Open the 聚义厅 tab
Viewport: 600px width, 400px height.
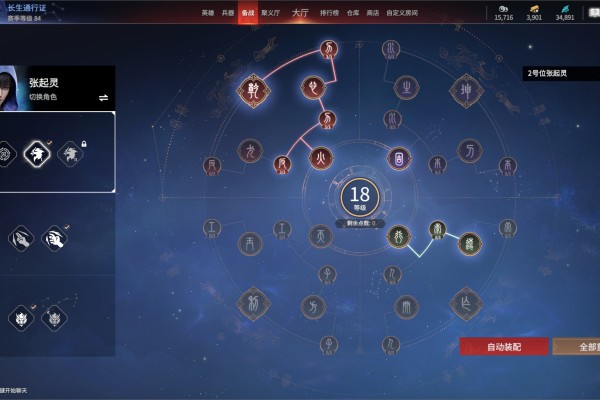click(x=271, y=13)
